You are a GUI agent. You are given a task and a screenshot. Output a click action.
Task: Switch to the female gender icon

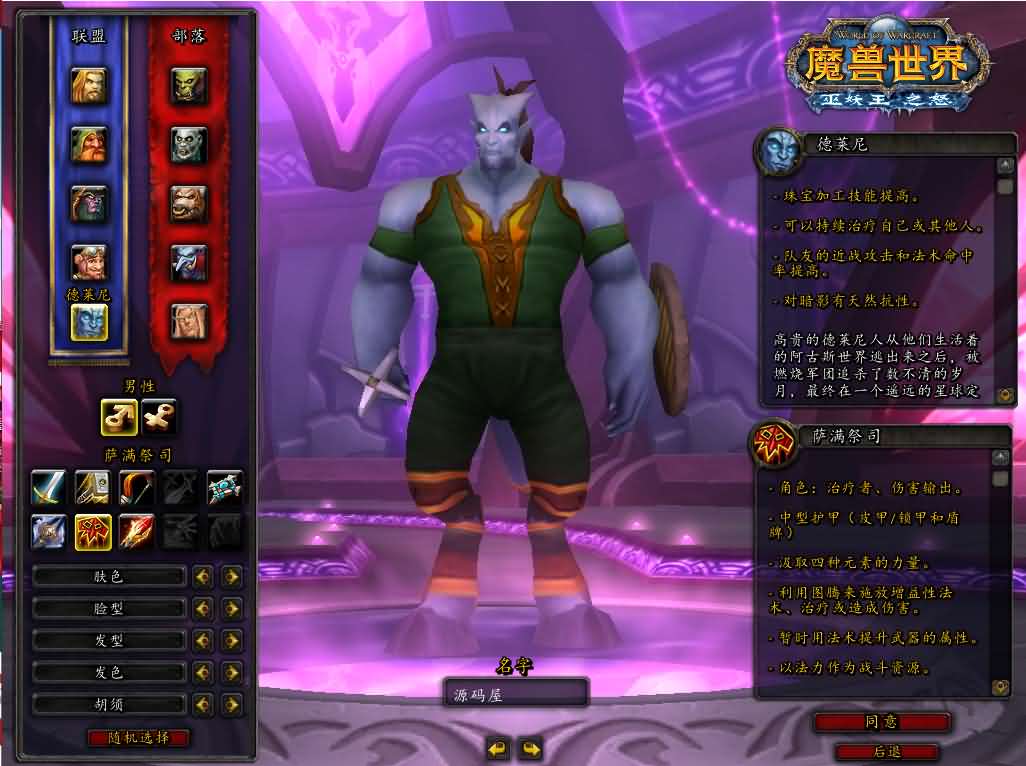(x=158, y=416)
